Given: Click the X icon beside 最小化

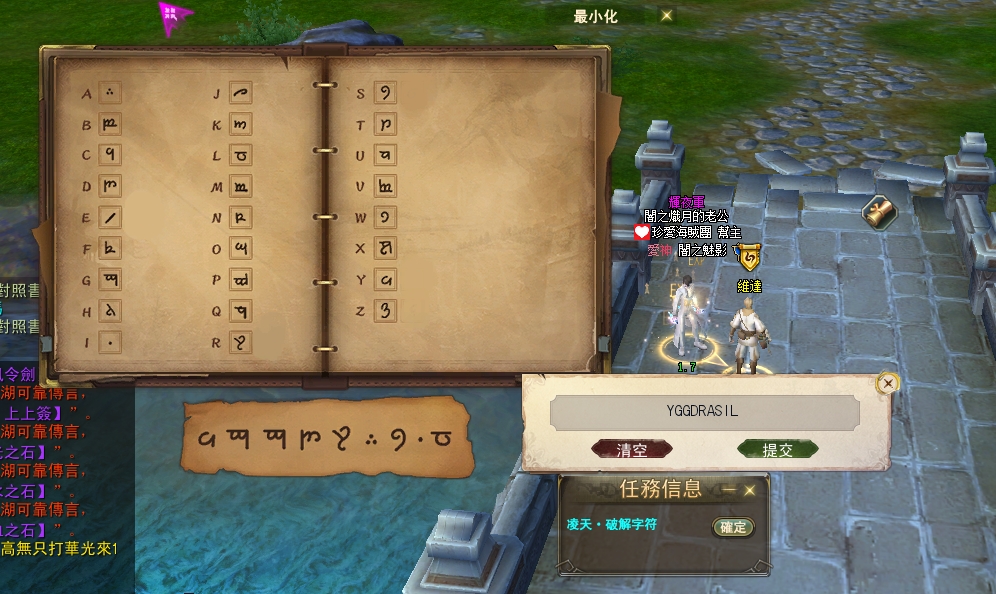Looking at the screenshot, I should tap(667, 15).
